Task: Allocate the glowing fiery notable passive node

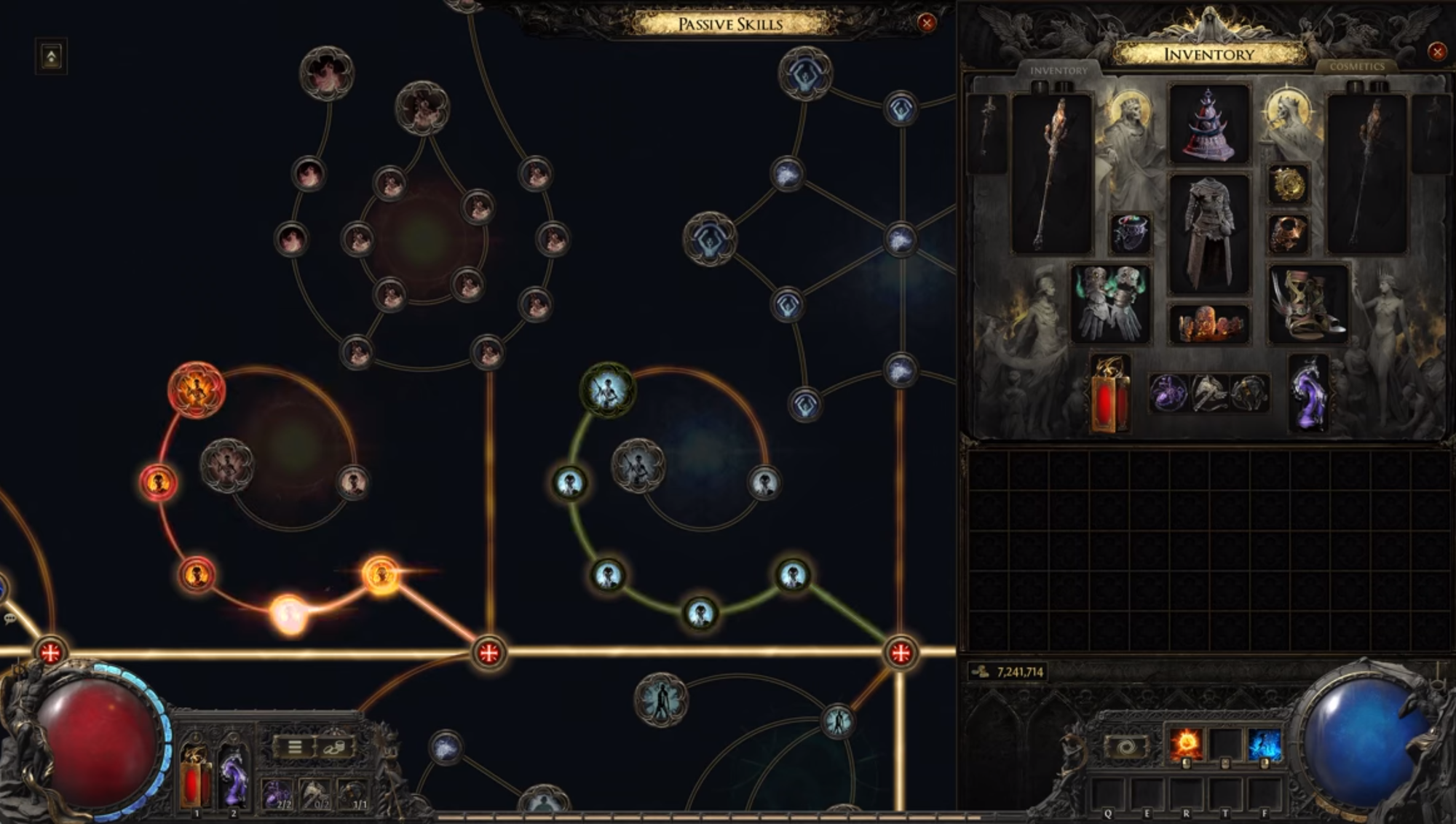Action: [196, 390]
